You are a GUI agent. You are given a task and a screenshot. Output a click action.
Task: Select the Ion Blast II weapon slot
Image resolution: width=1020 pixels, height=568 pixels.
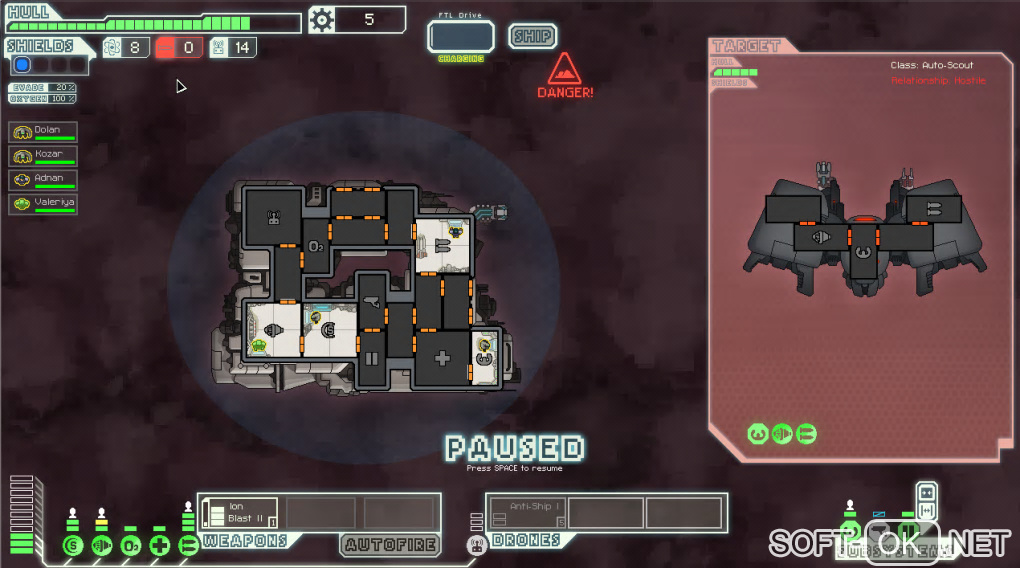click(x=240, y=513)
